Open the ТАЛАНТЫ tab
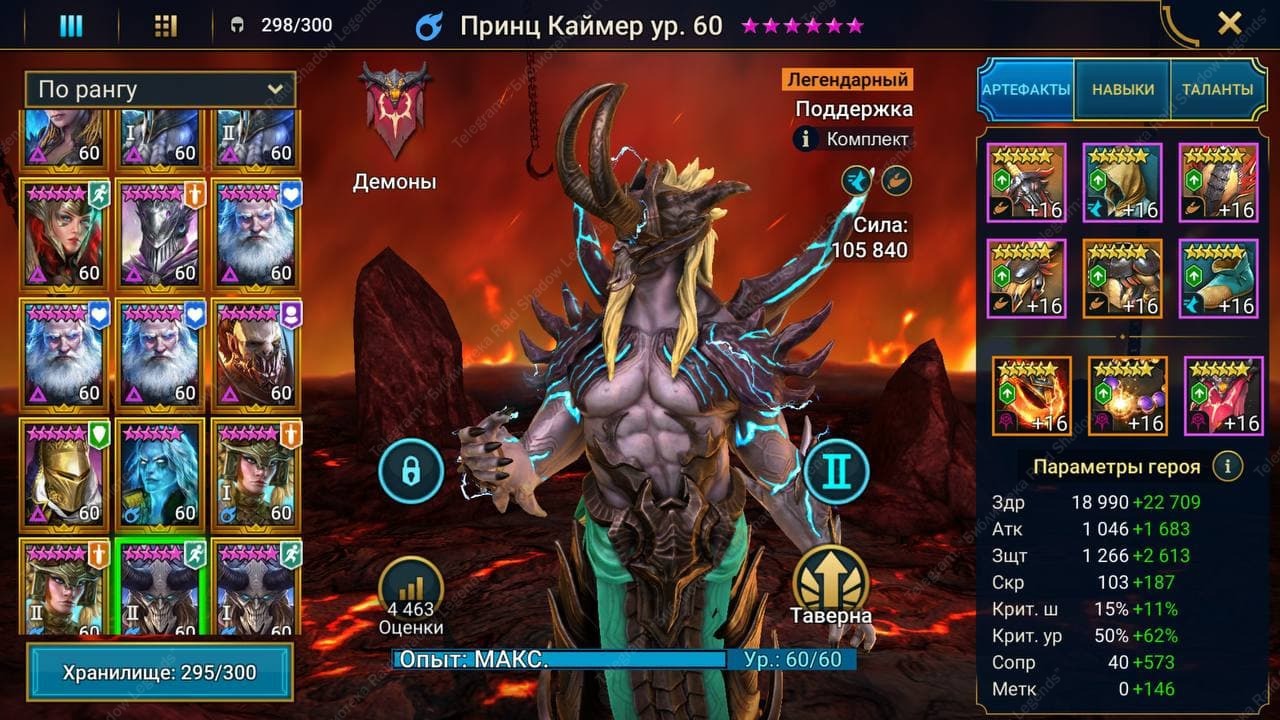 tap(1217, 90)
